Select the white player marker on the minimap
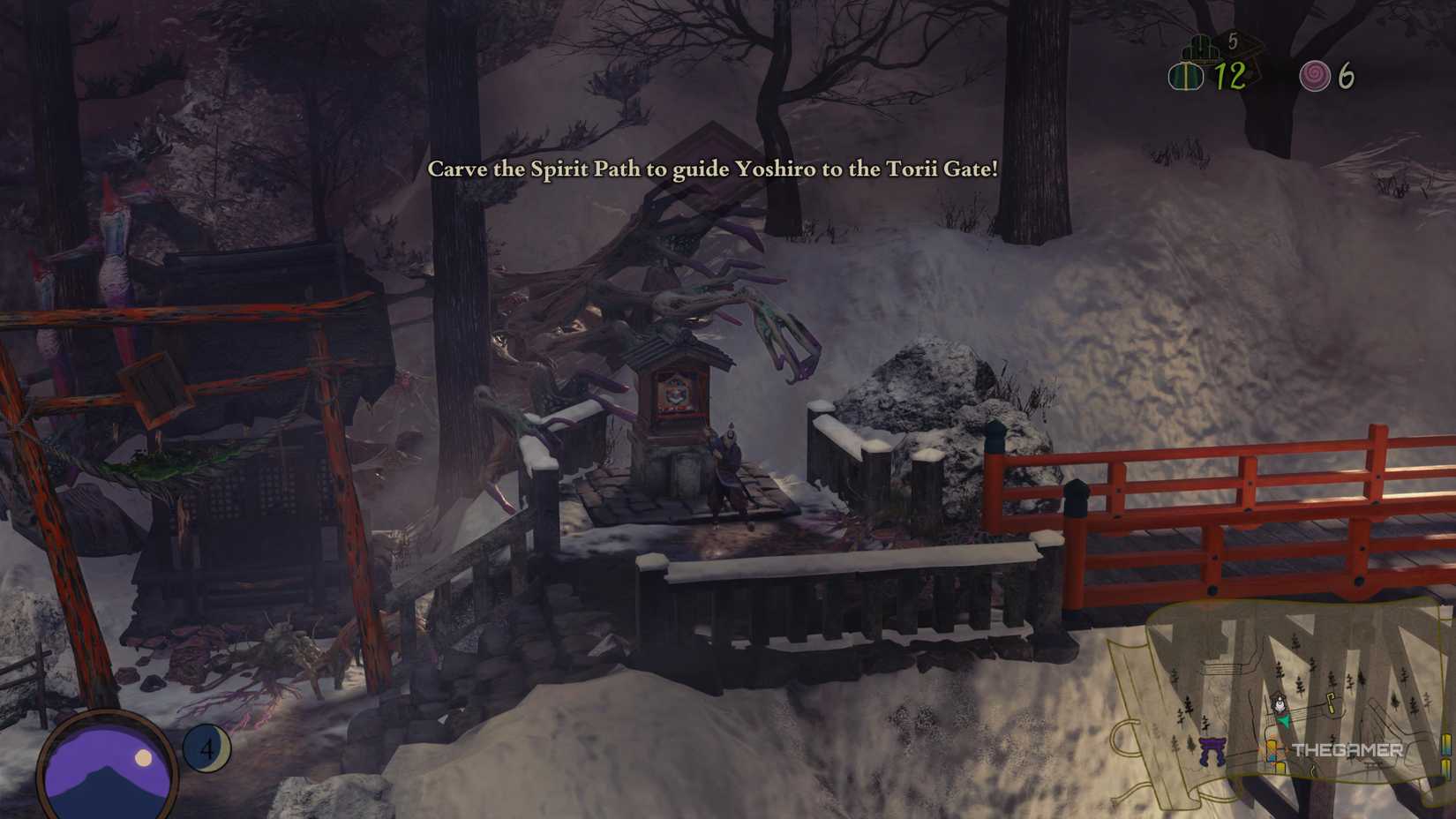 (1280, 704)
